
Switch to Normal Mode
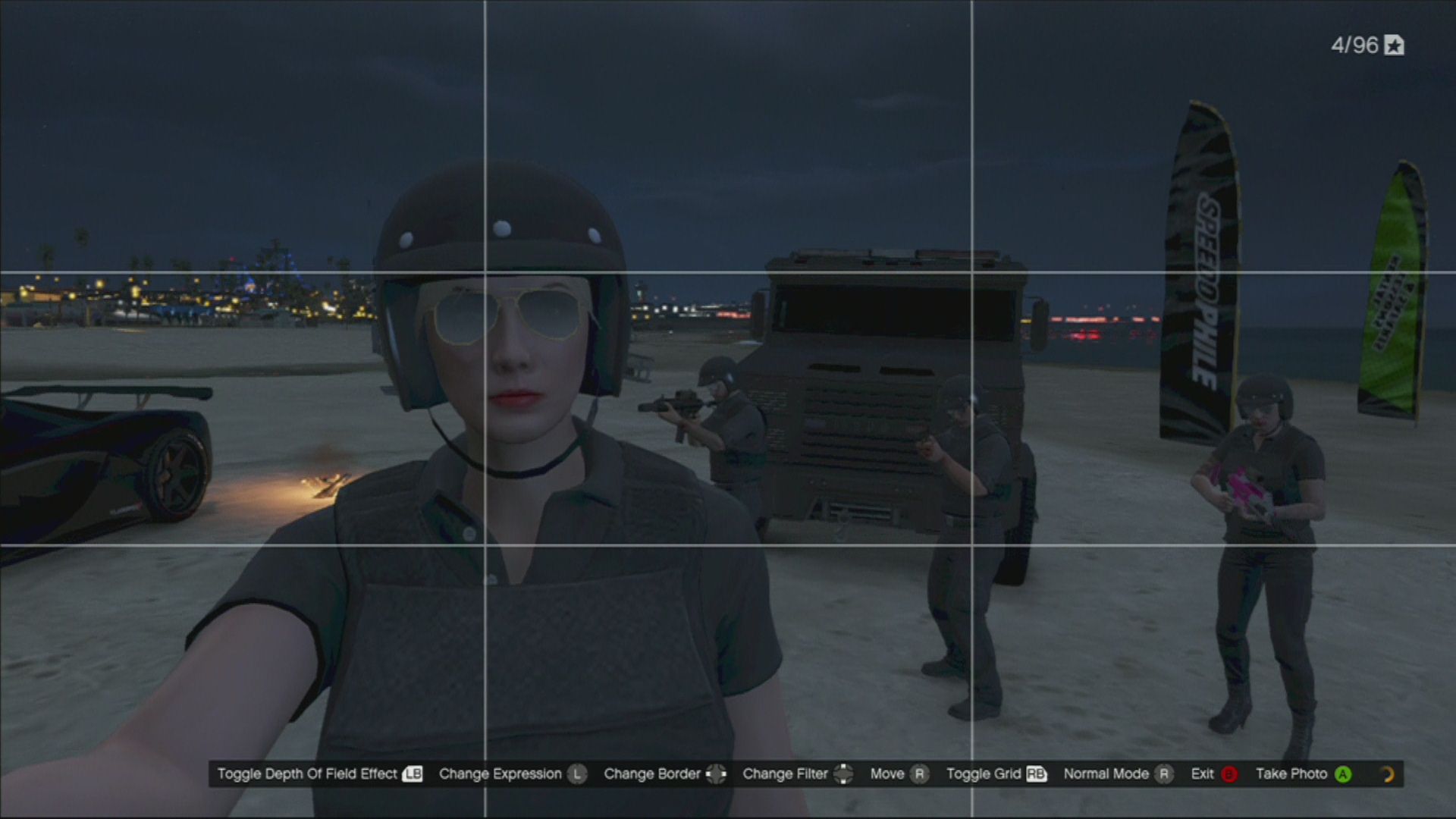1117,773
